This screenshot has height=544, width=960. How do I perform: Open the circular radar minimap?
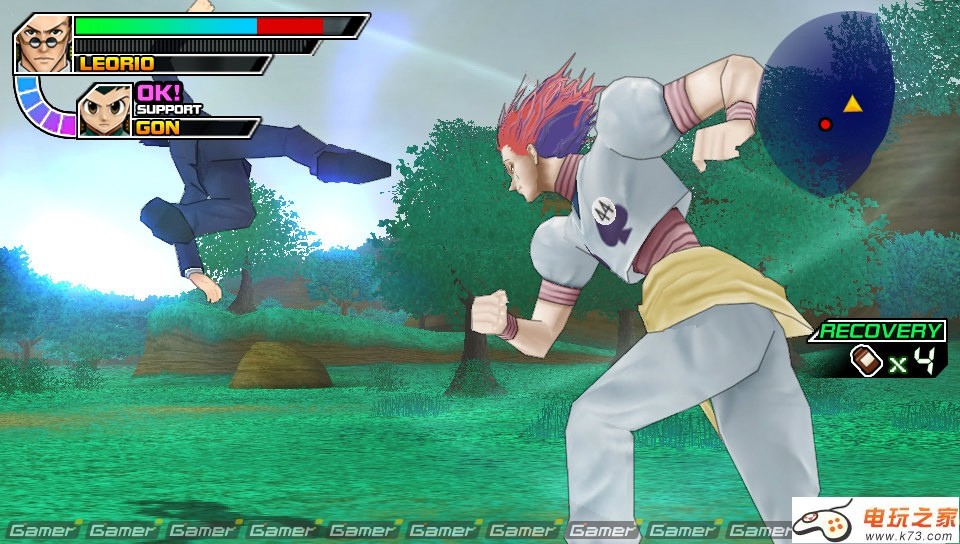(x=826, y=102)
